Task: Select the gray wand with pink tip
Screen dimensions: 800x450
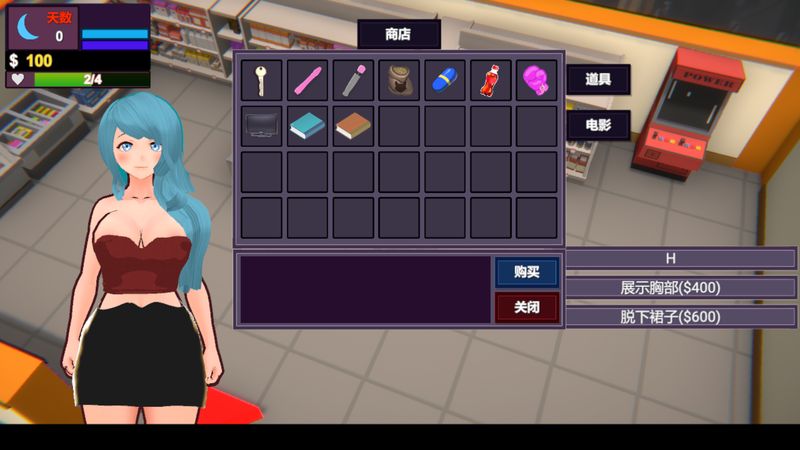Action: pos(353,80)
